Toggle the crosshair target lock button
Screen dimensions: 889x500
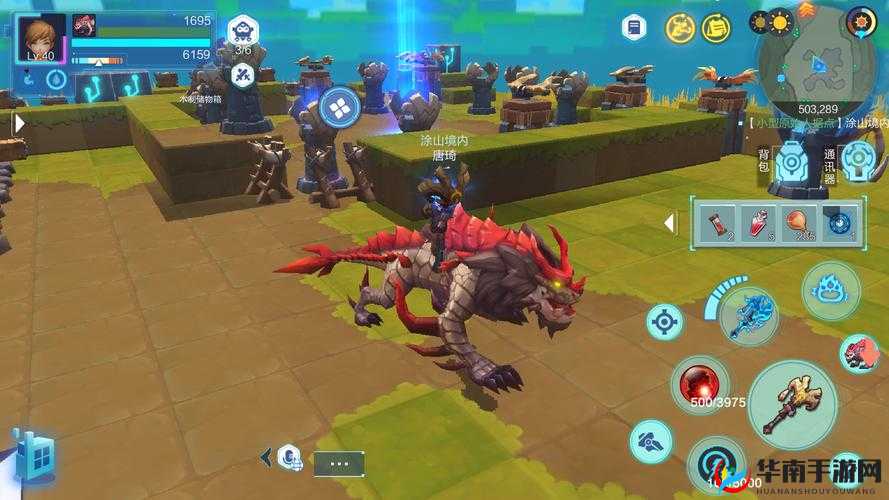coord(664,322)
